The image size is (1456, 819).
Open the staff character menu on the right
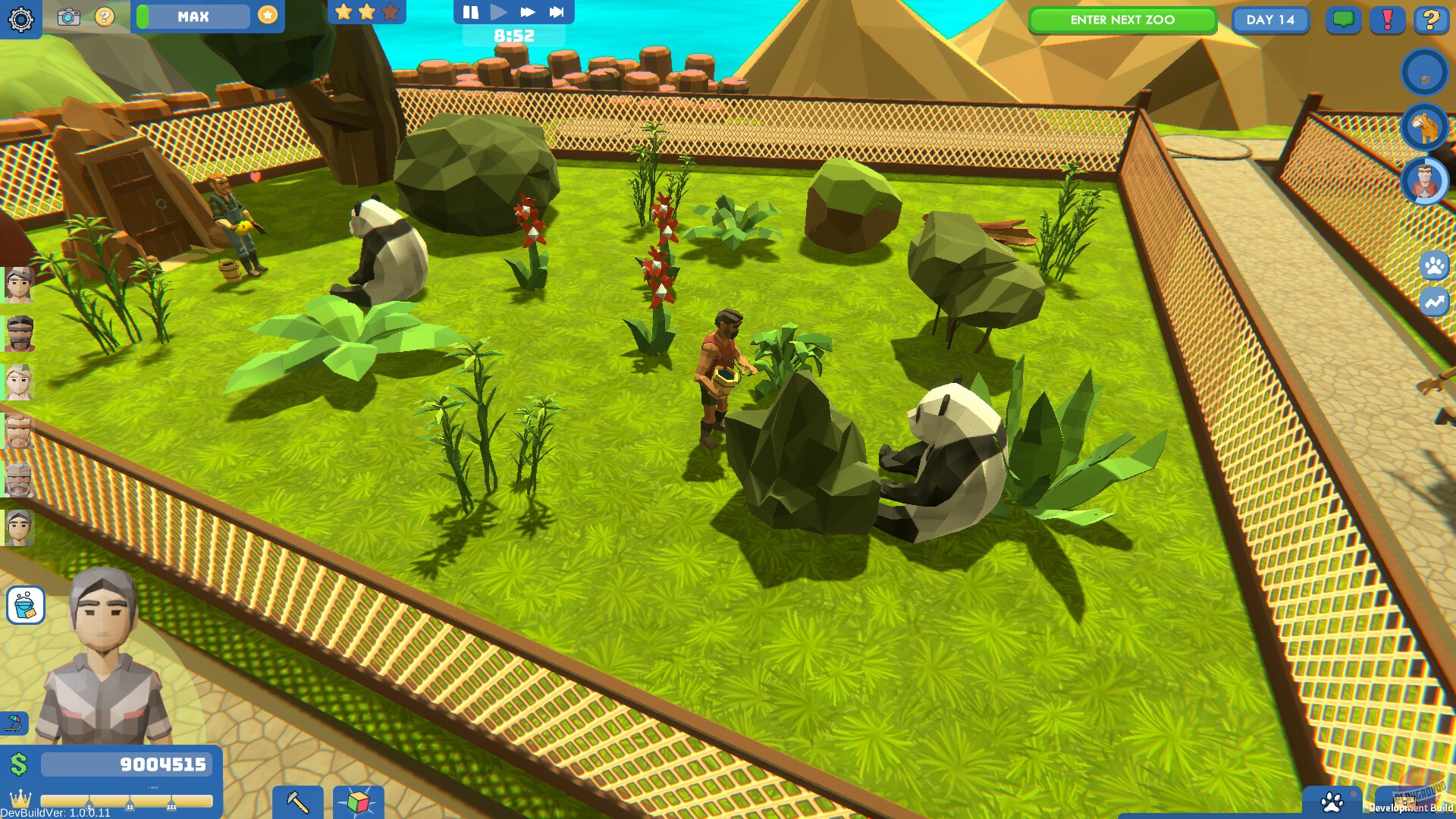[x=1425, y=182]
